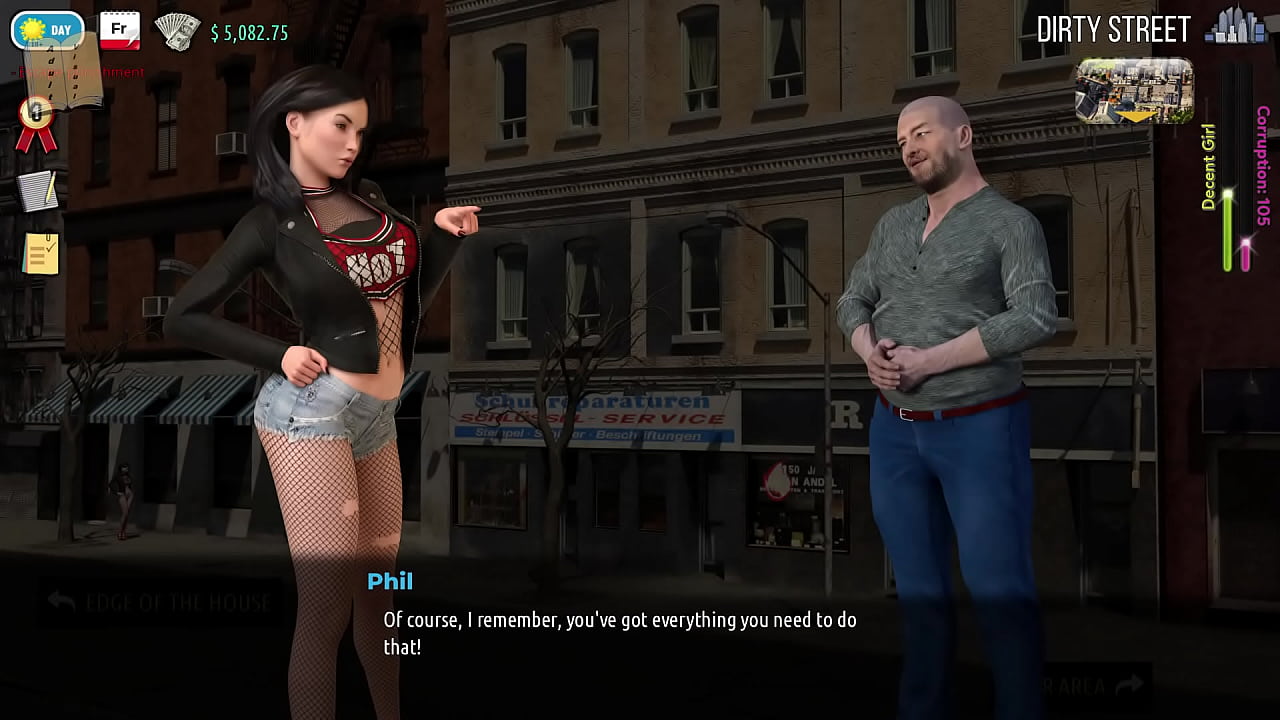This screenshot has width=1280, height=720.
Task: Advance Phil's dialogue text
Action: [x=620, y=633]
